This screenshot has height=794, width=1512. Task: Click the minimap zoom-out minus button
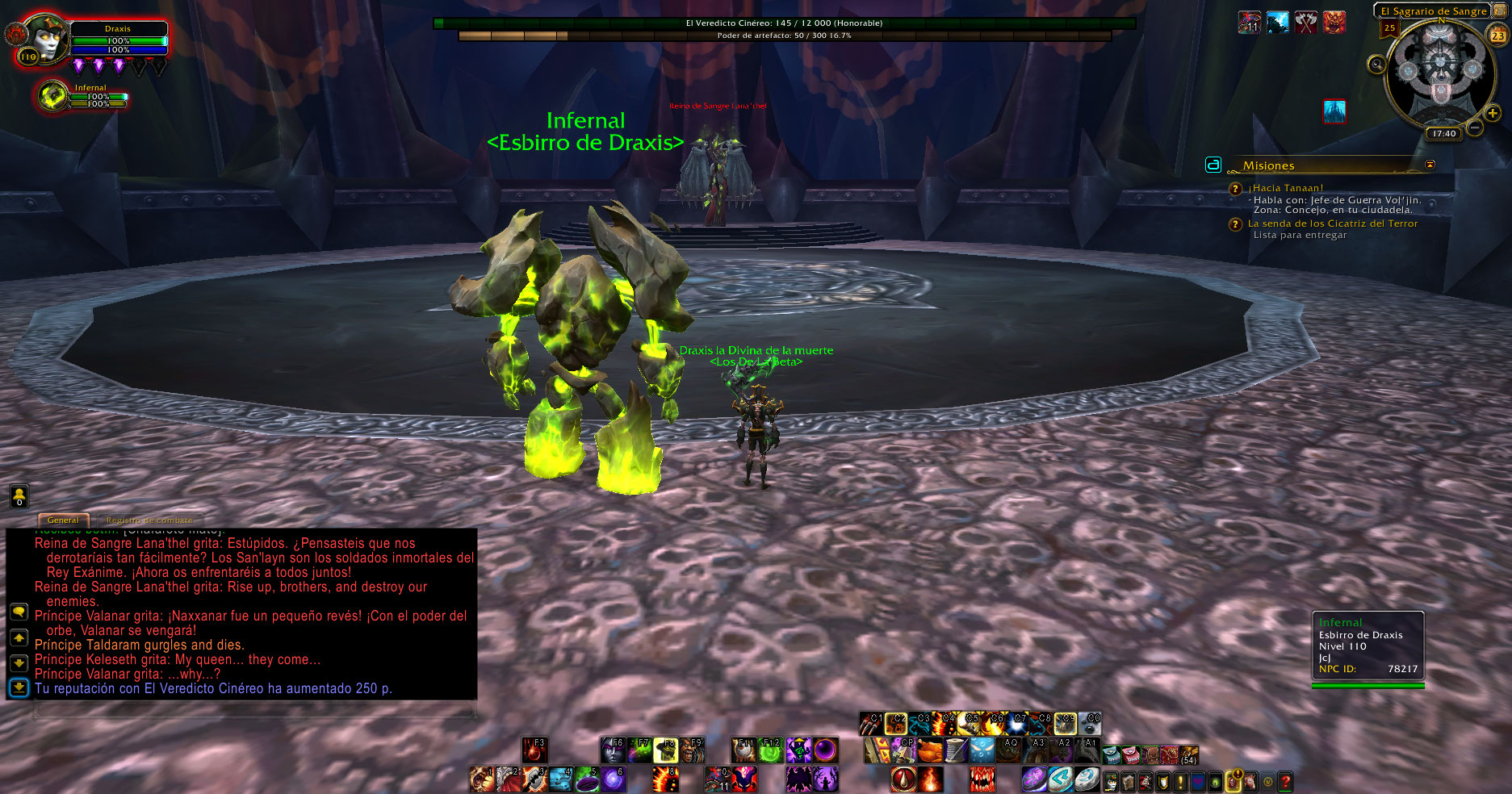1474,127
